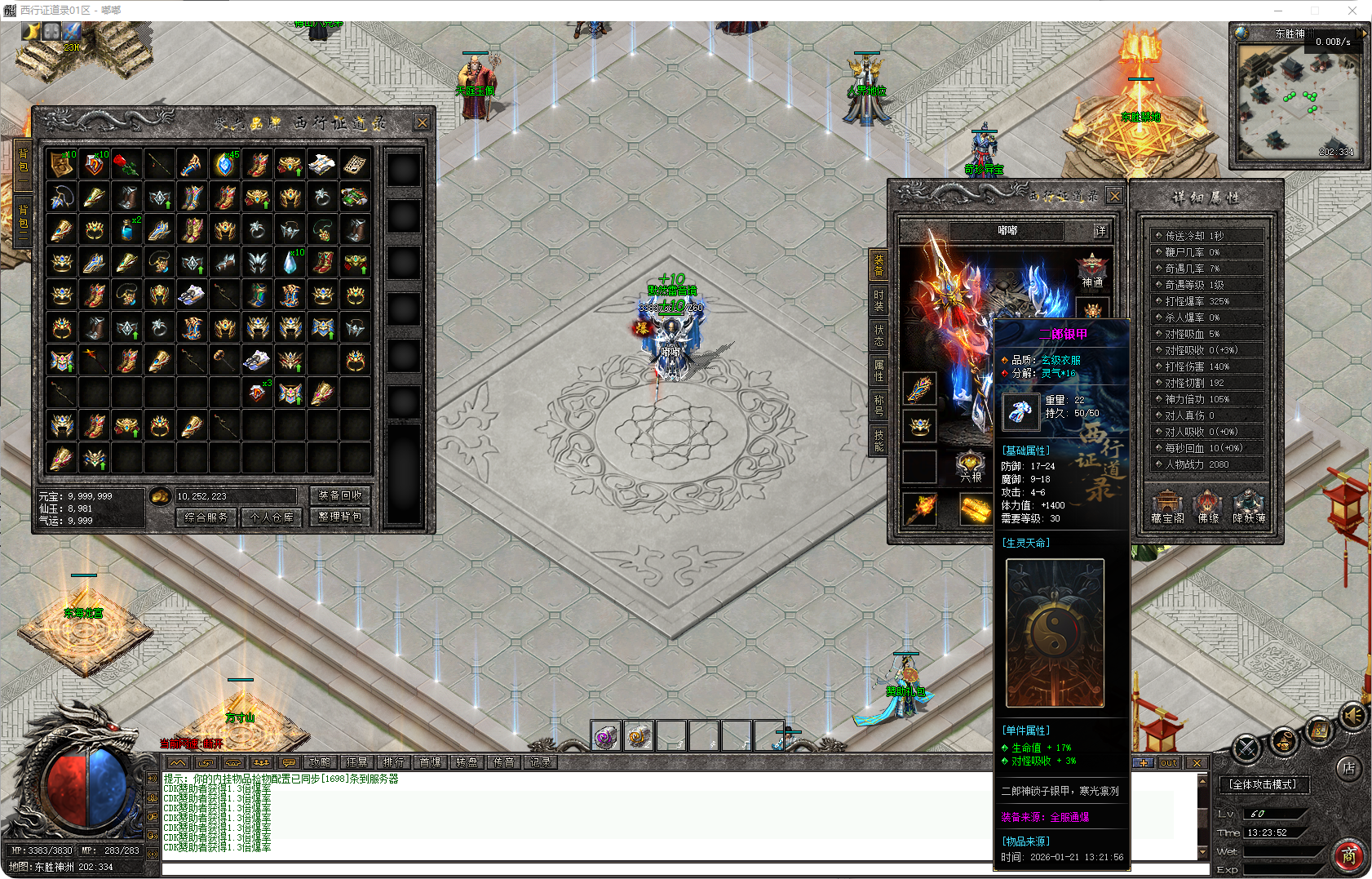
Task: Open the 技能 skills tab
Action: tap(879, 440)
